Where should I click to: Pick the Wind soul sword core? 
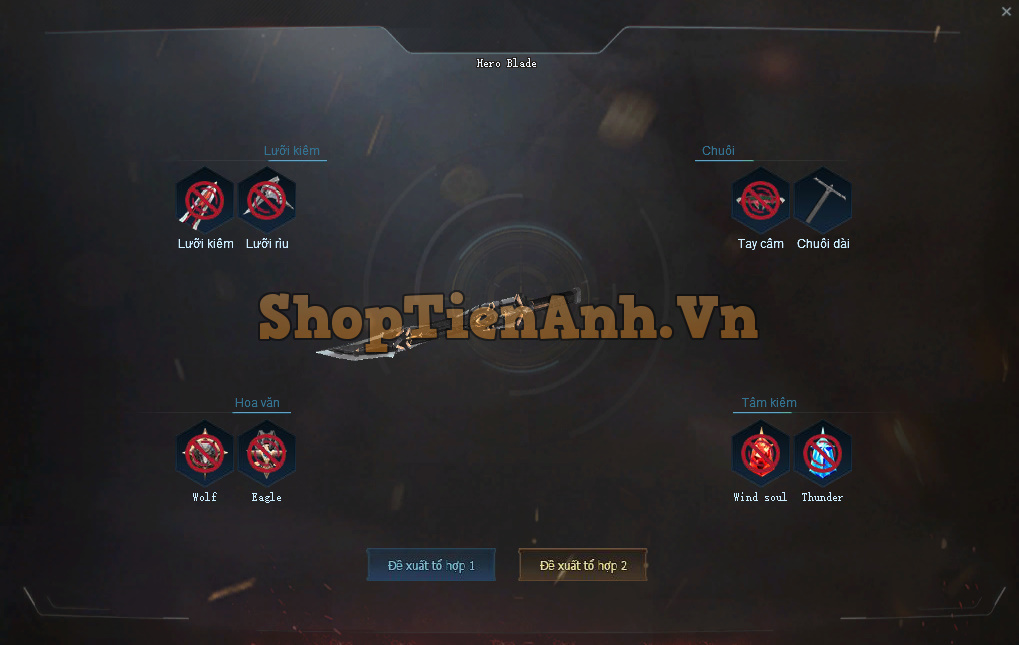[761, 454]
